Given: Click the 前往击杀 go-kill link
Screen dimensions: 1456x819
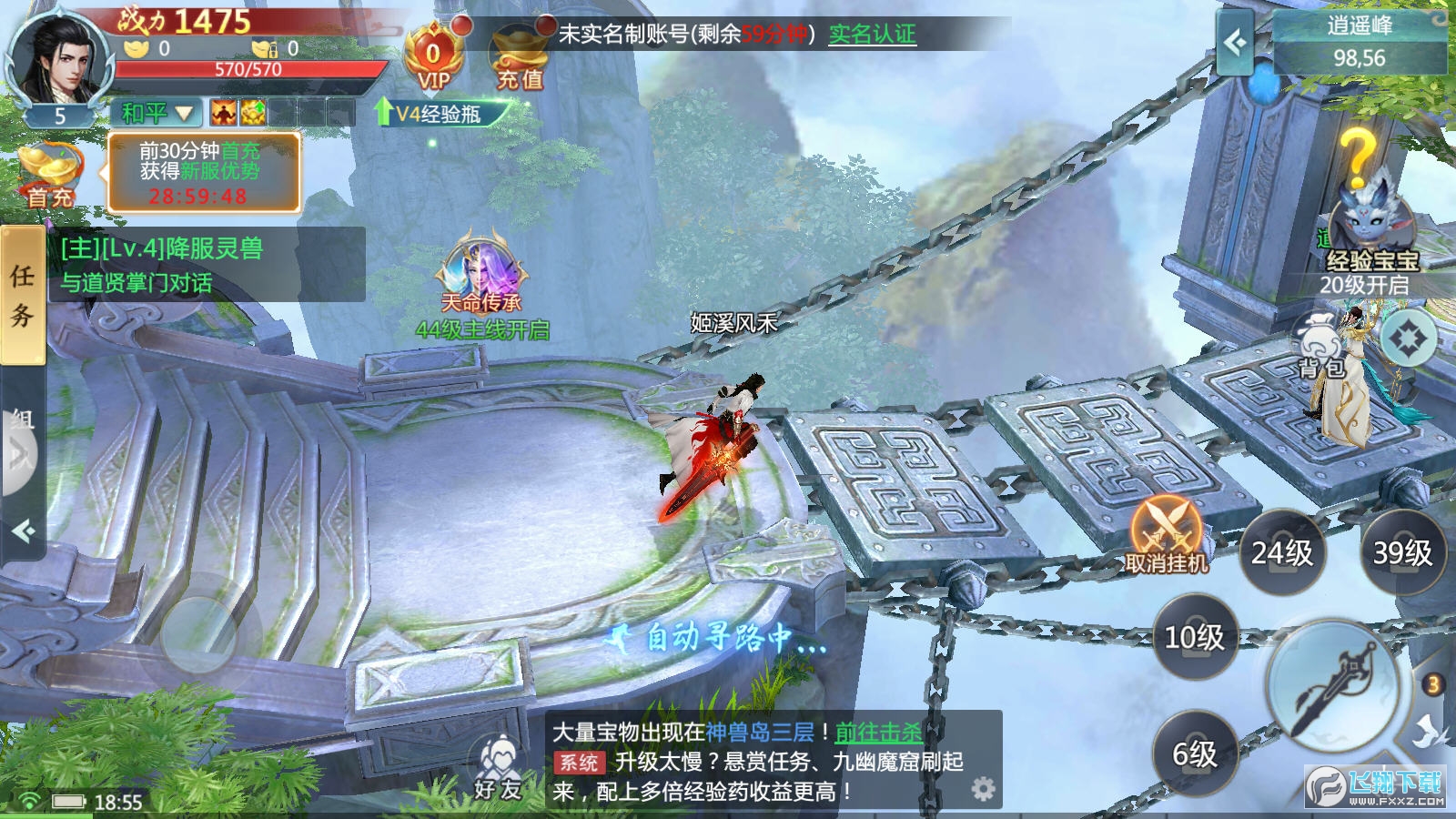Looking at the screenshot, I should pyautogui.click(x=878, y=732).
